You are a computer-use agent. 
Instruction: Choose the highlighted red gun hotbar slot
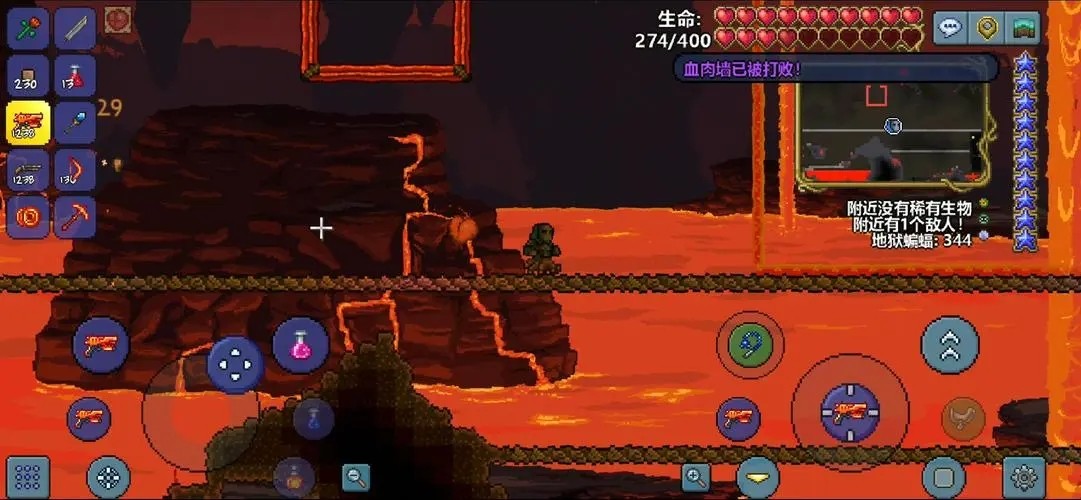(x=28, y=122)
